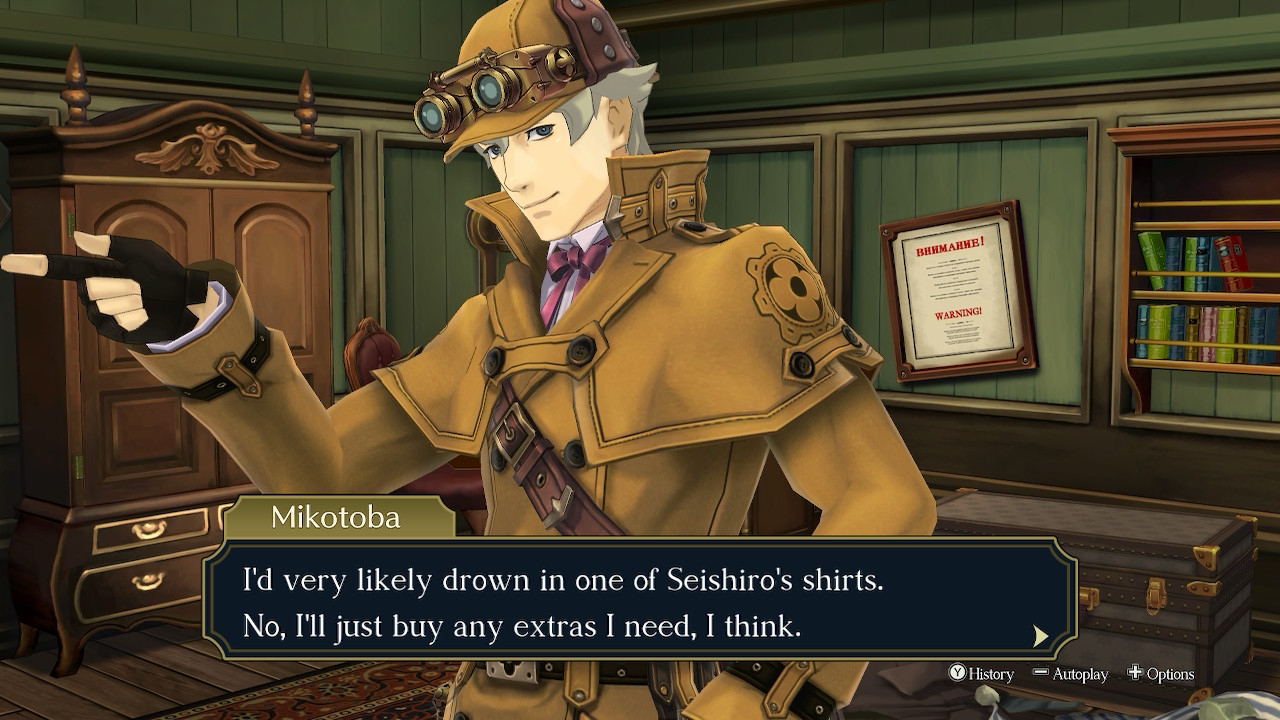The image size is (1280, 720).
Task: Advance dialogue with the arrow indicator
Action: [x=1041, y=636]
